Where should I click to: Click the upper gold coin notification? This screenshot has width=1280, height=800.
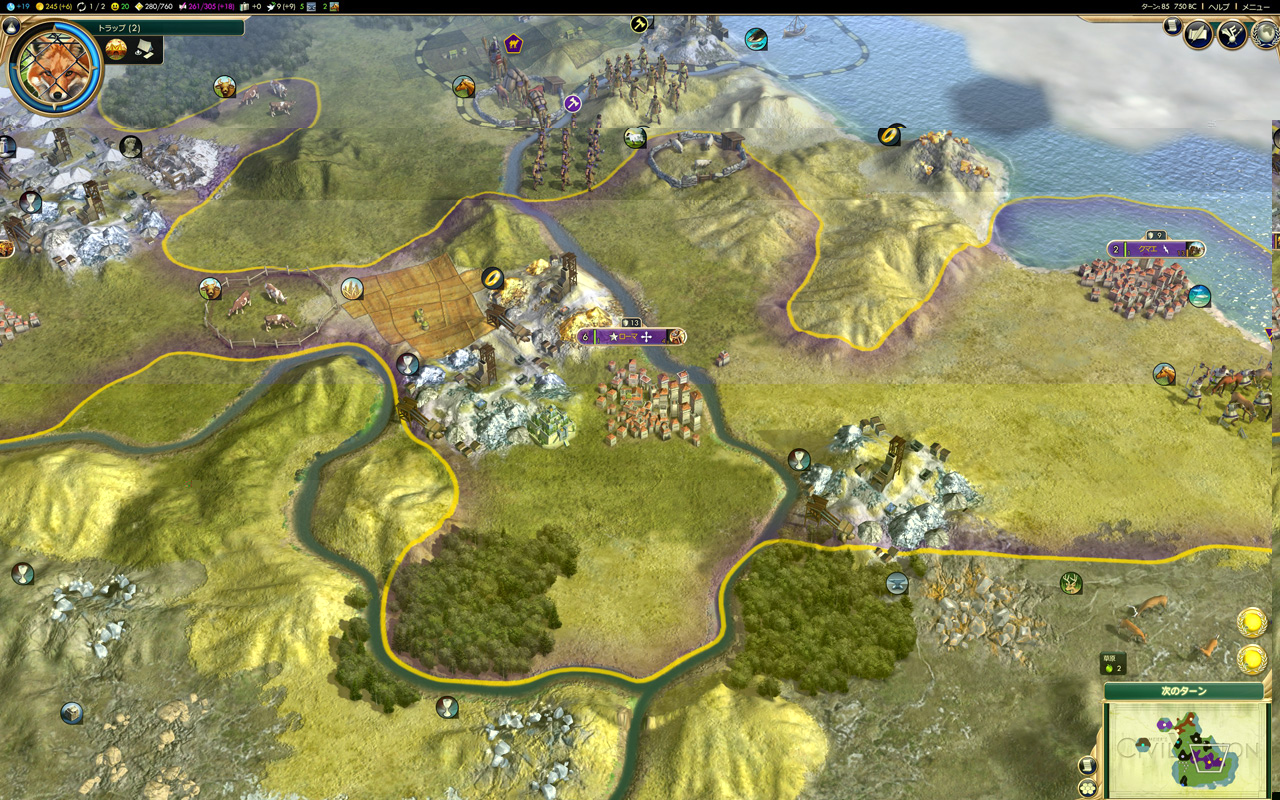coord(1251,622)
